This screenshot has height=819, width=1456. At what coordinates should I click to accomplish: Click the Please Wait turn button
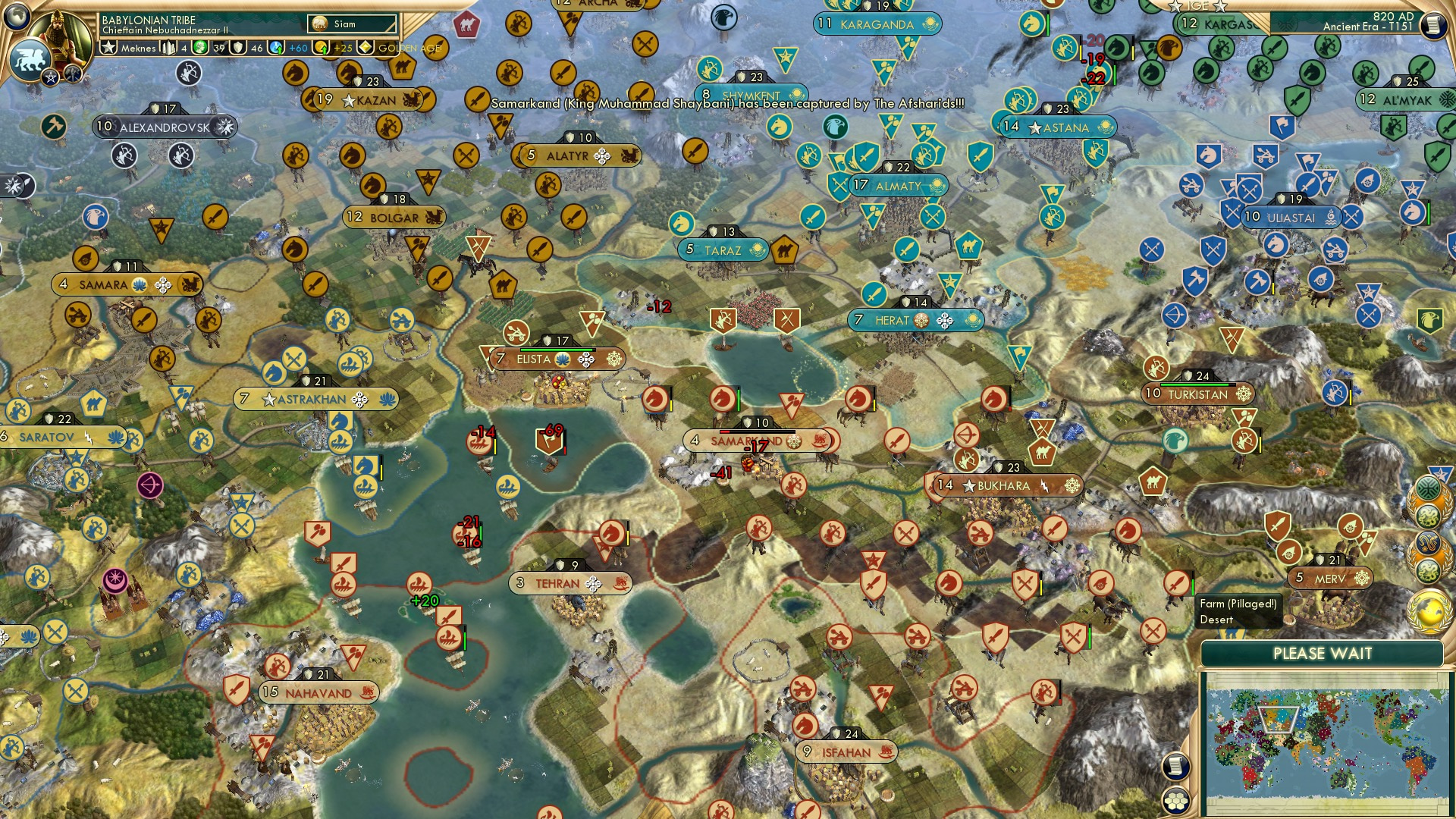(x=1322, y=654)
